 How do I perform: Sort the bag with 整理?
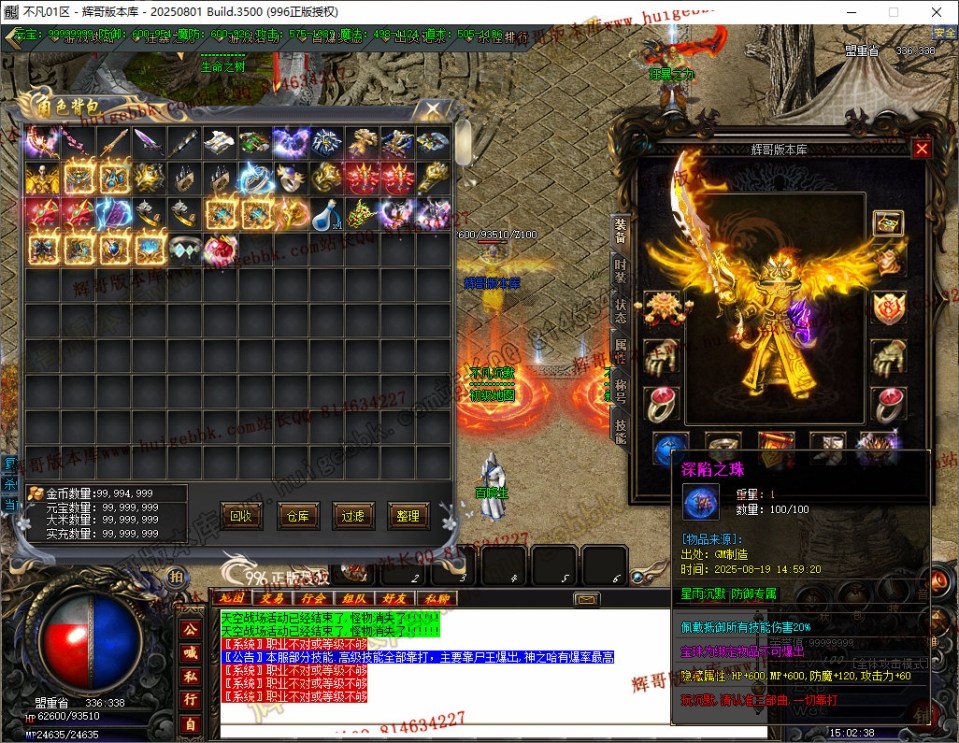[x=408, y=516]
